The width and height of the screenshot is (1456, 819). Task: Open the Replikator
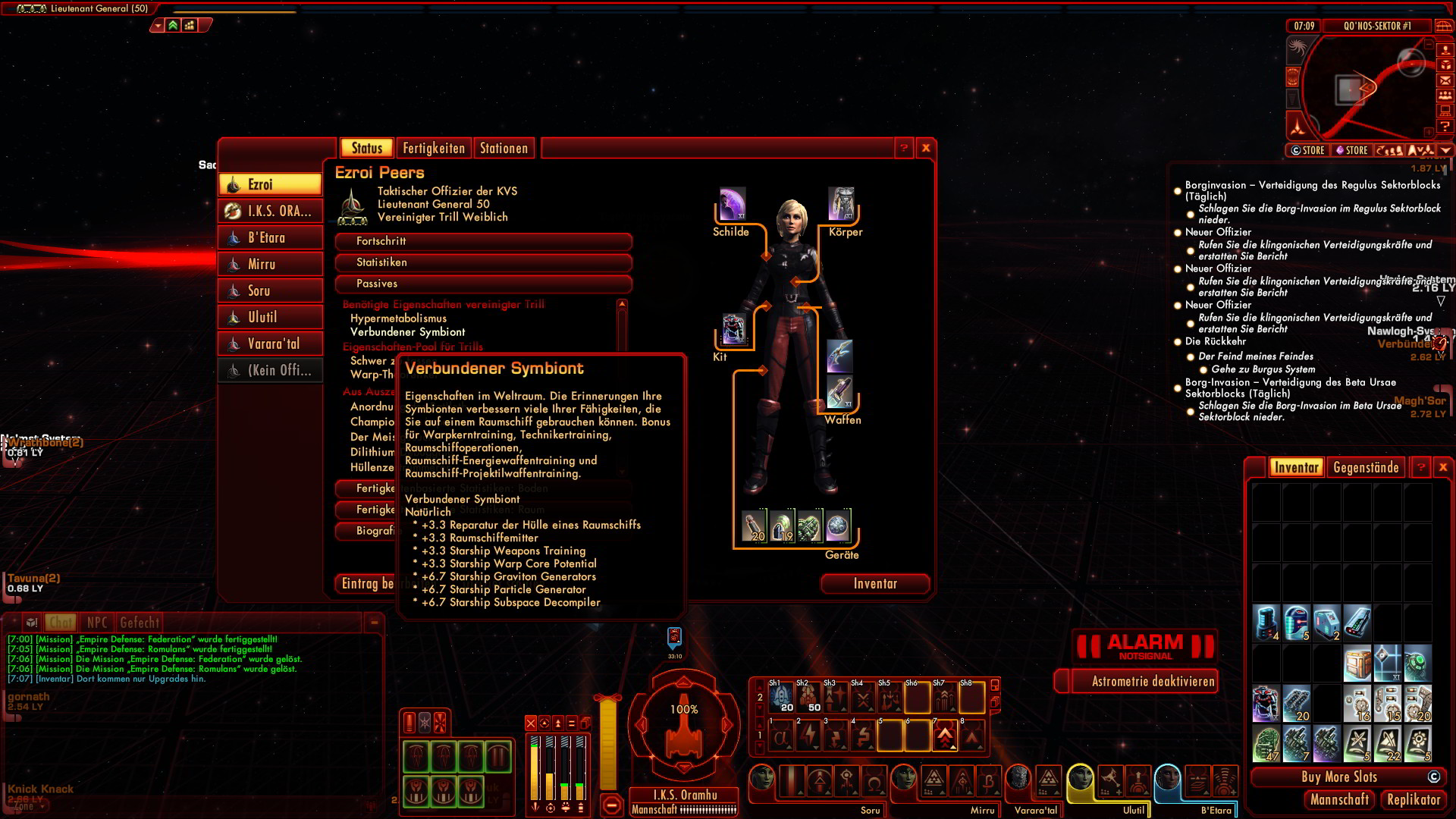[1413, 800]
